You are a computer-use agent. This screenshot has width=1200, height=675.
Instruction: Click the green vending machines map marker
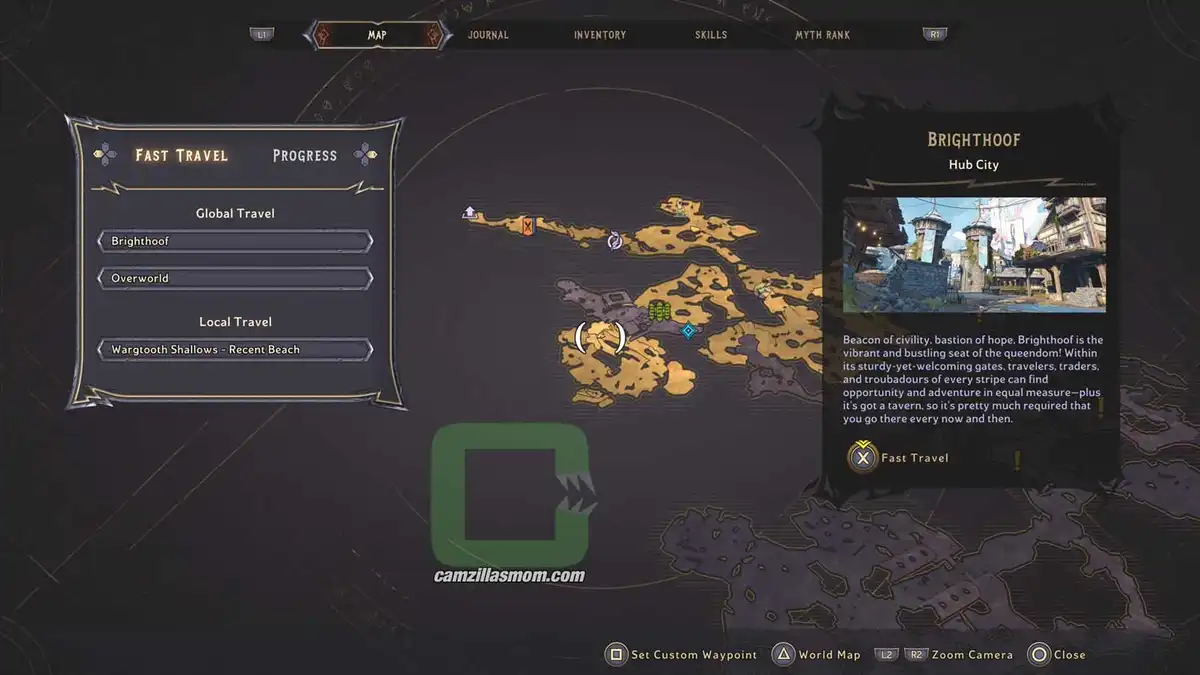coord(658,311)
